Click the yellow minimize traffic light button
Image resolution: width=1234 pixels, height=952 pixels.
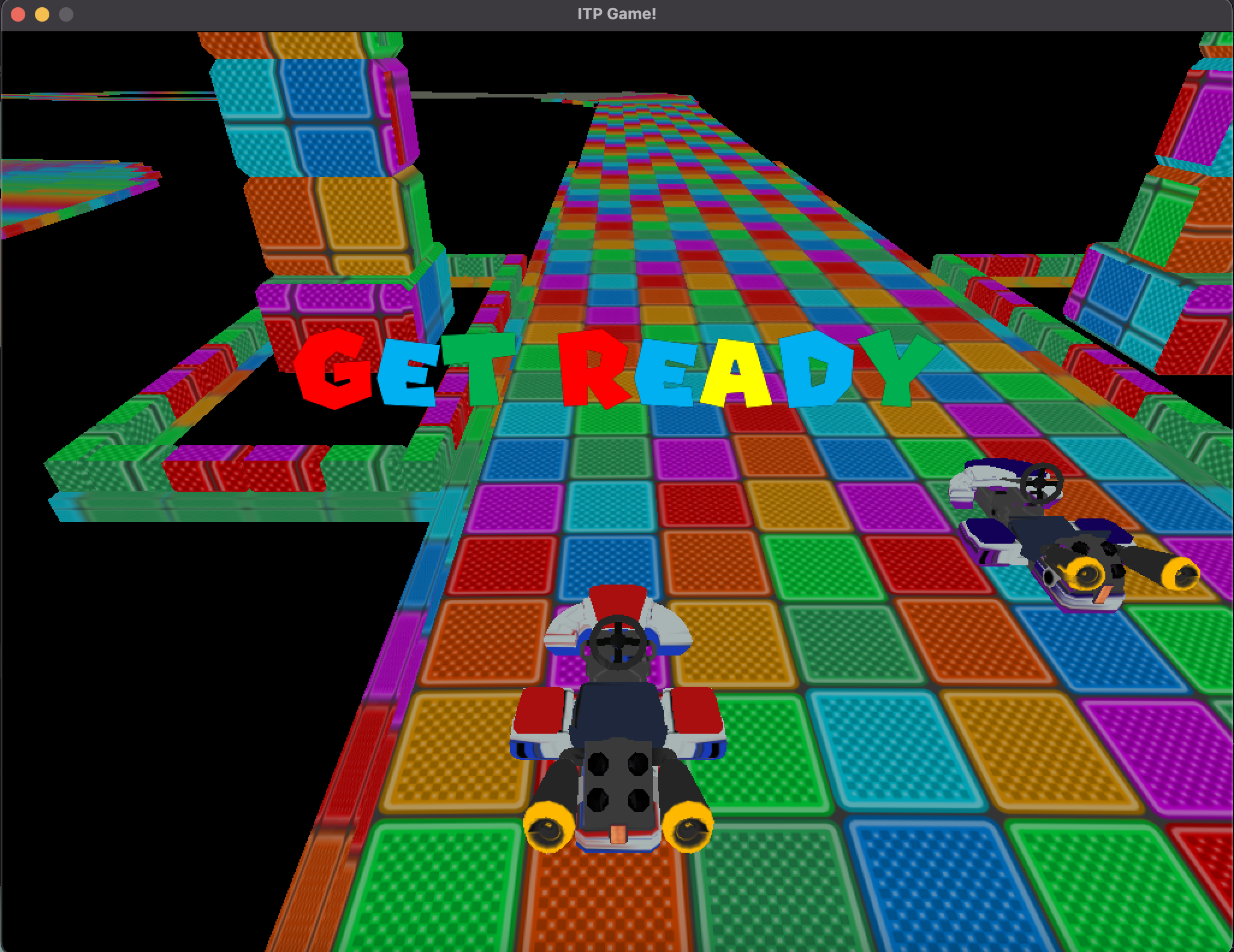click(41, 13)
